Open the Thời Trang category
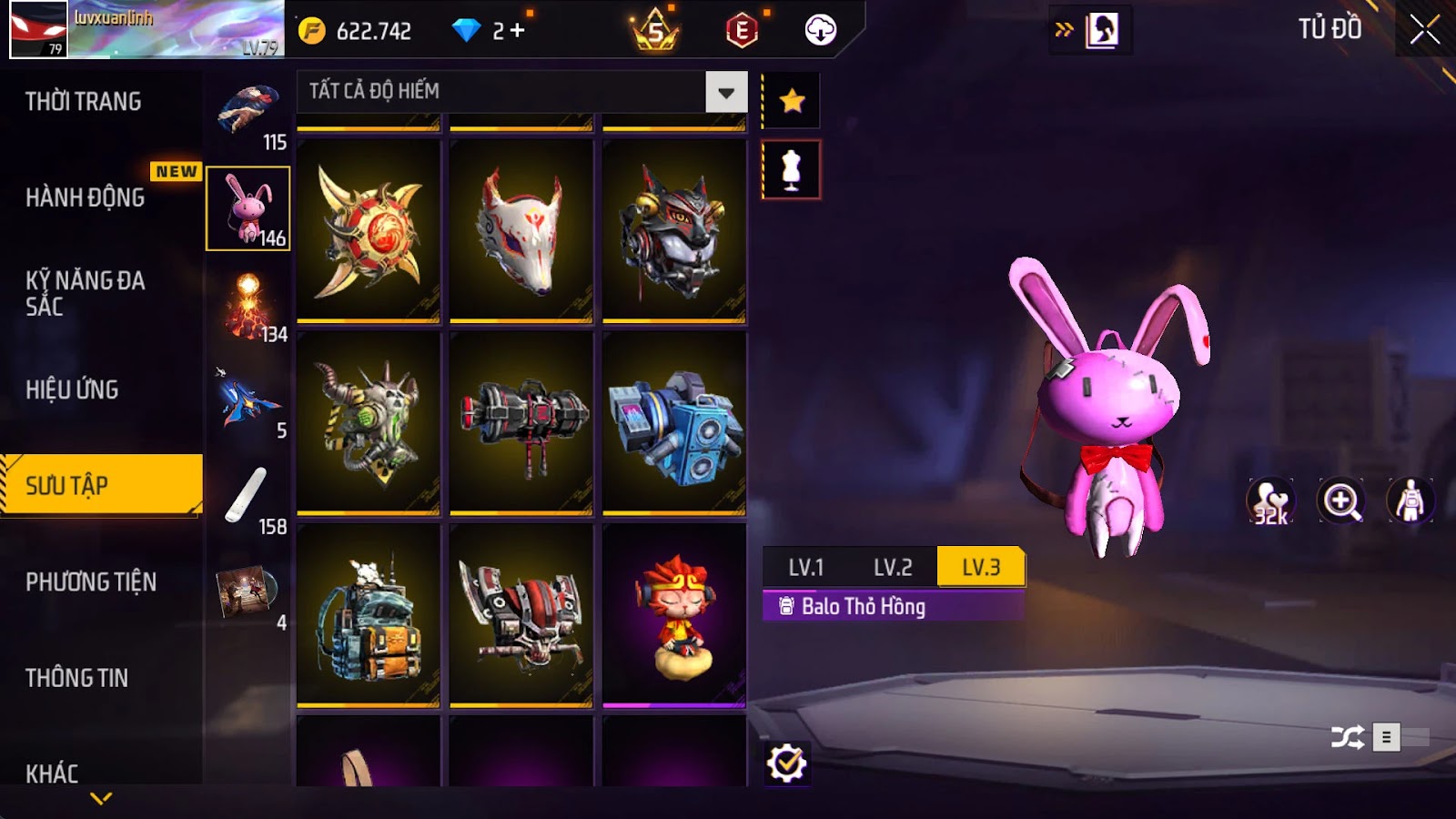The width and height of the screenshot is (1456, 819). pos(84,101)
